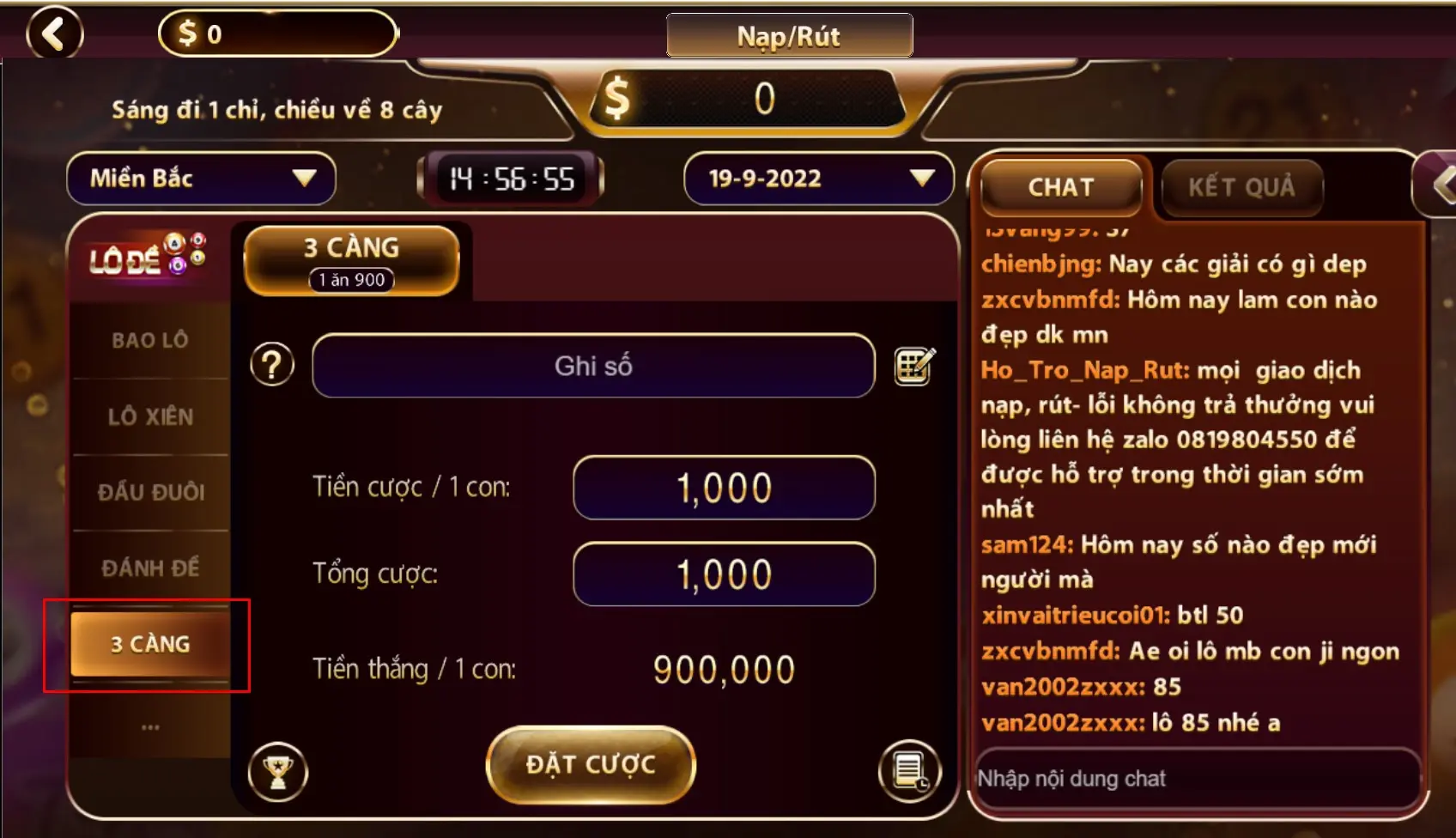The height and width of the screenshot is (838, 1456).
Task: Click the Ghi số number input field
Action: [593, 366]
